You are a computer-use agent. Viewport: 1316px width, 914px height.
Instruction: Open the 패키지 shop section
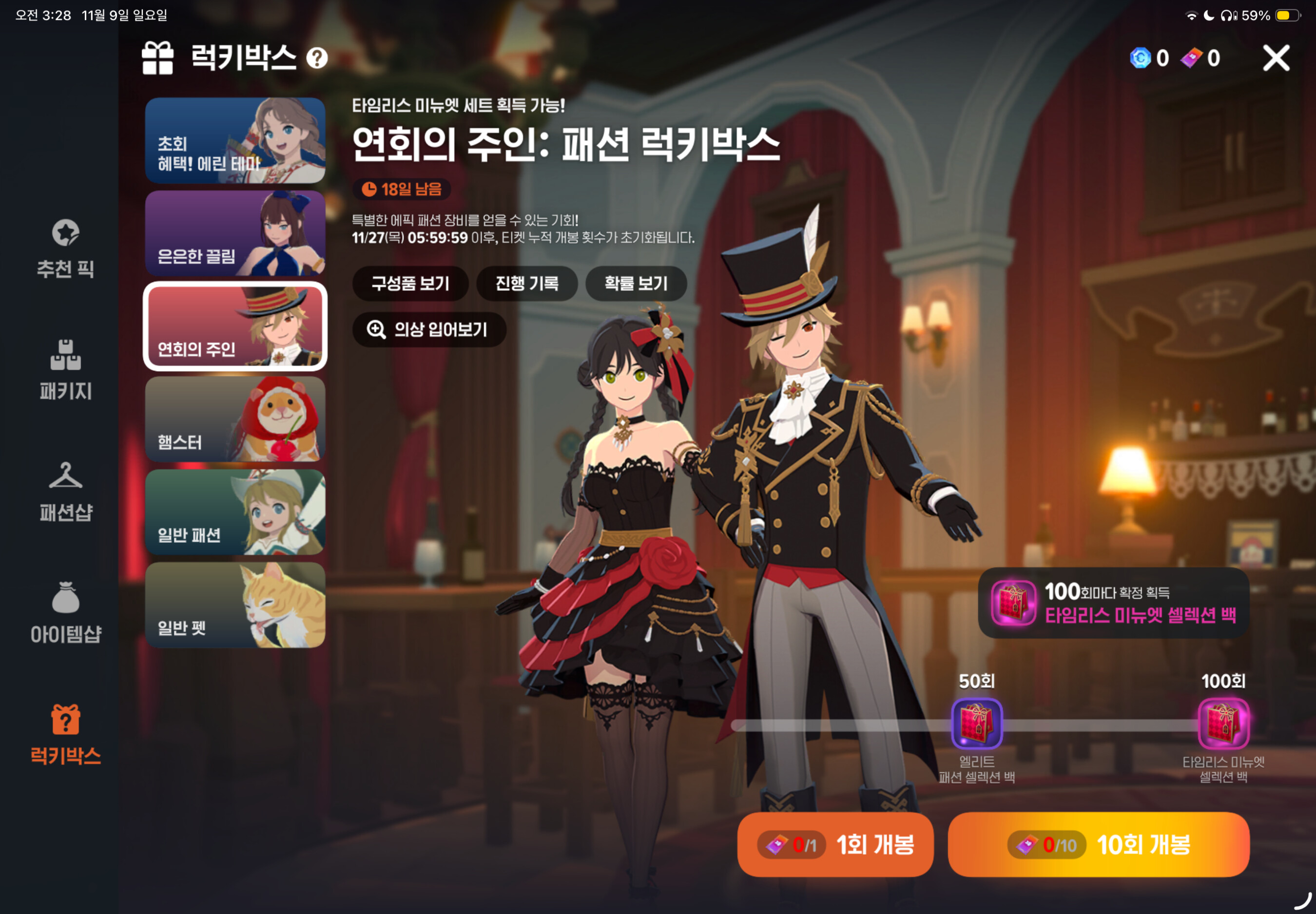65,369
